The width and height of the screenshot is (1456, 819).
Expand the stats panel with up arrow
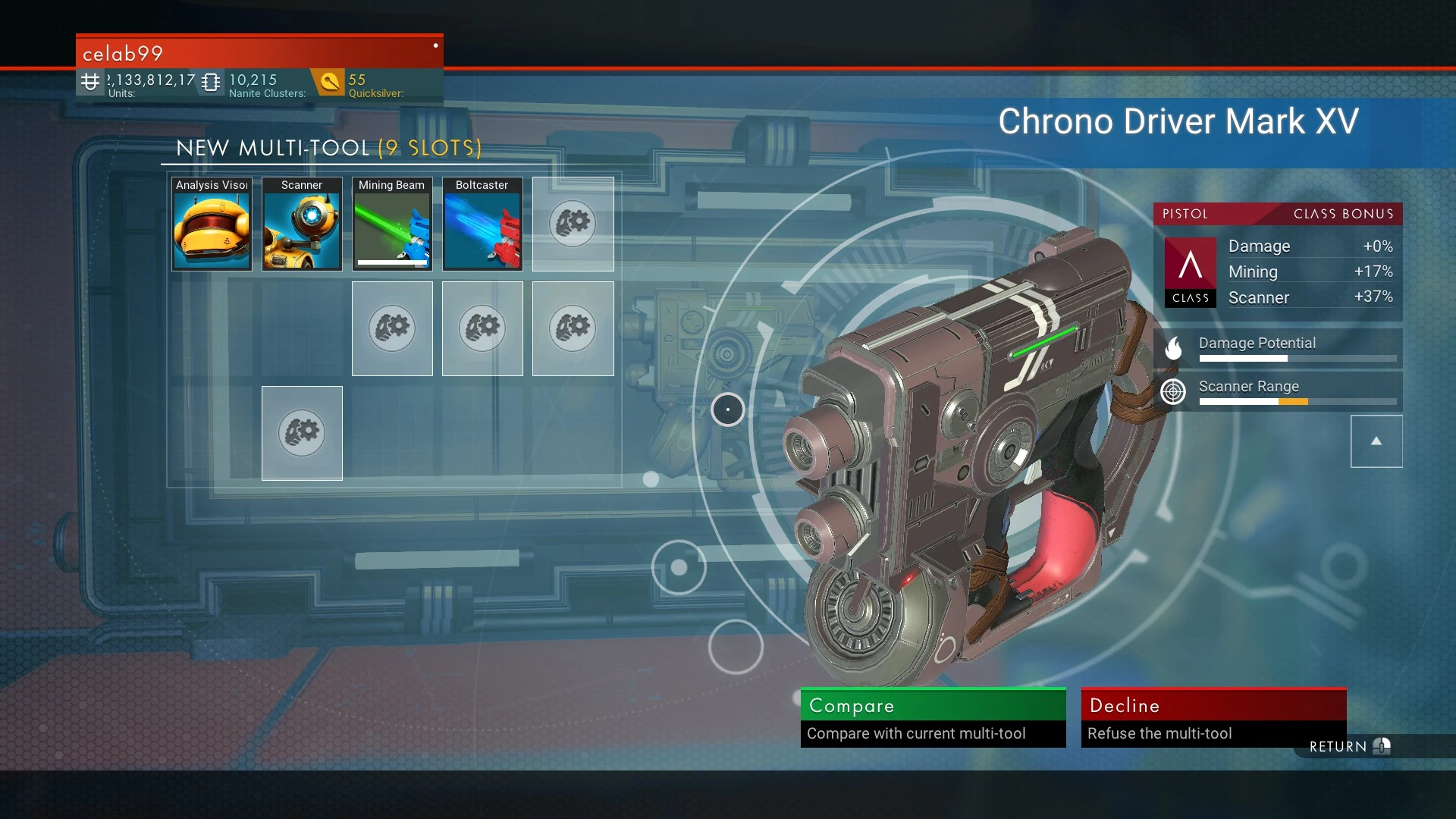(x=1376, y=441)
